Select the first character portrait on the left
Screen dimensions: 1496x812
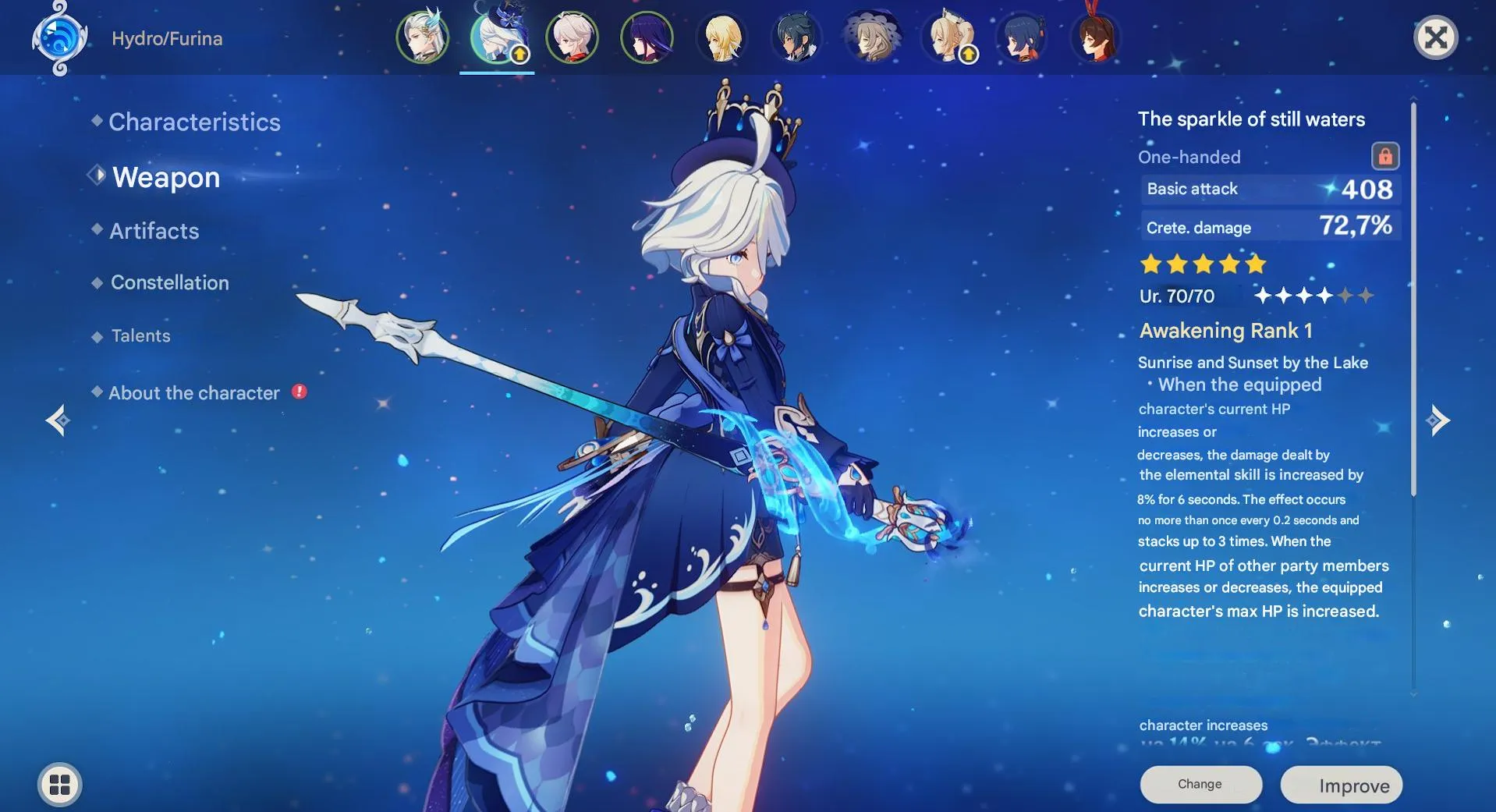[x=422, y=36]
